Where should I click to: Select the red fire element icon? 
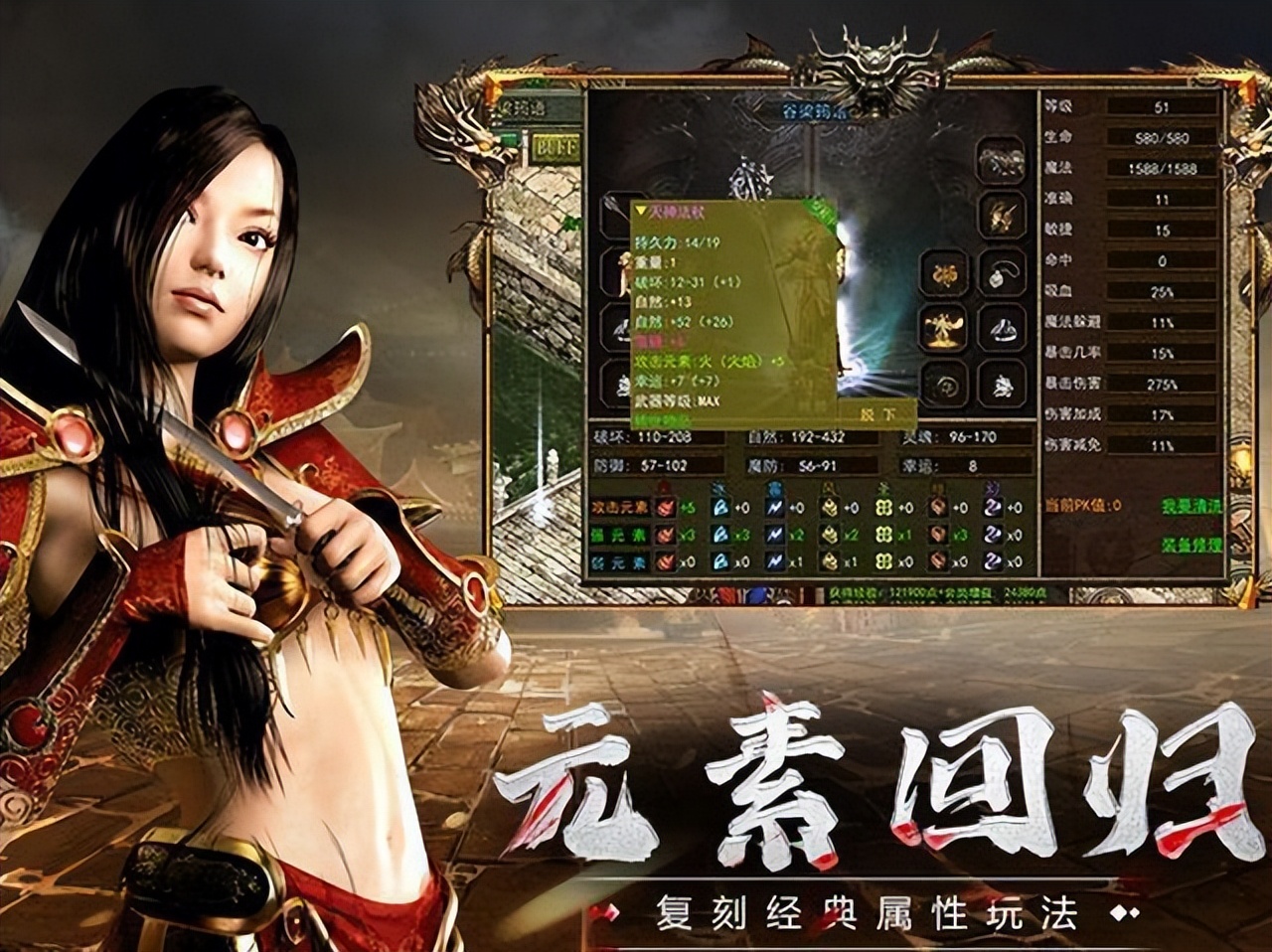click(x=663, y=508)
